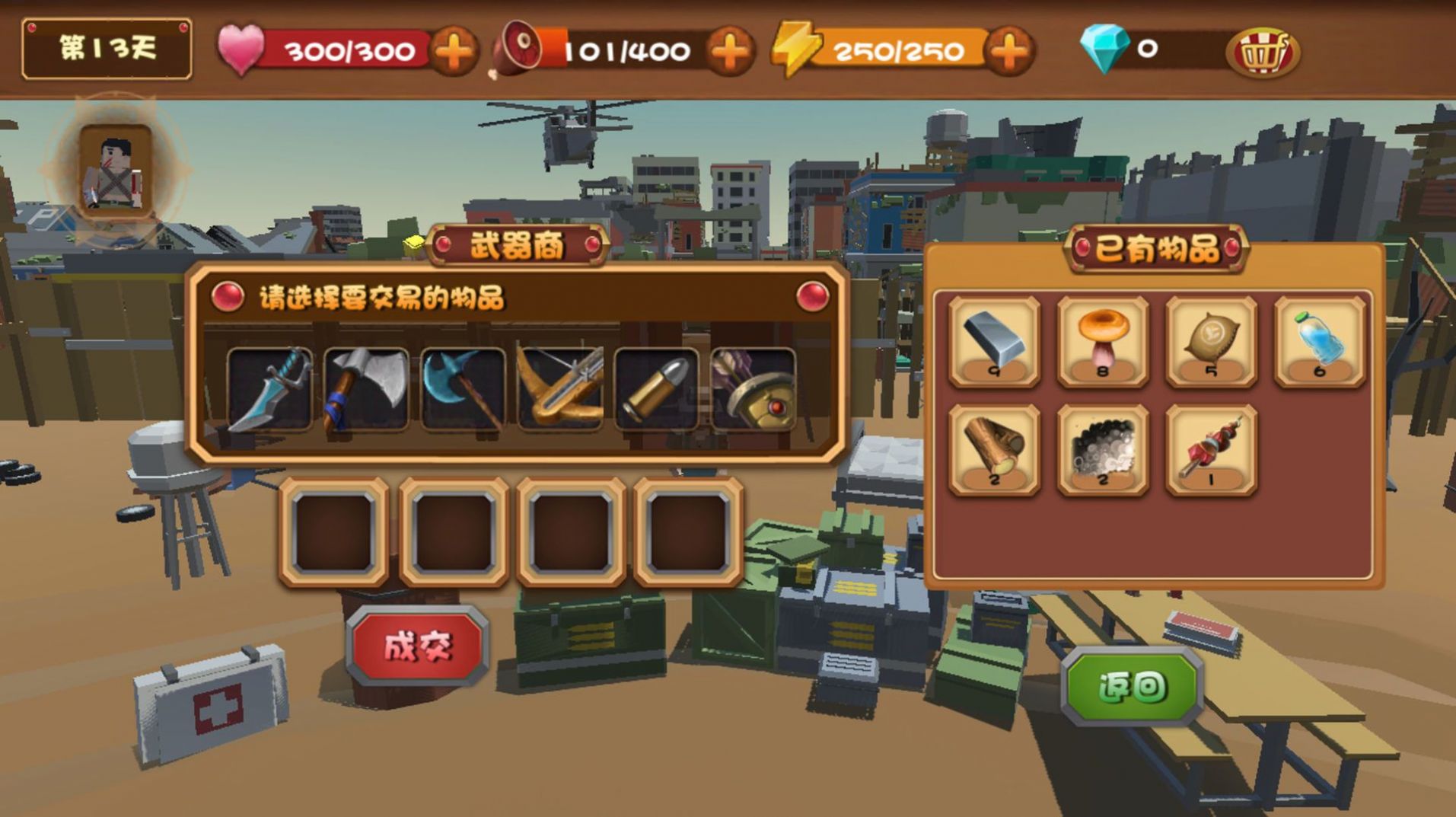
Task: Select the mushroom from owned items
Action: (x=1101, y=343)
